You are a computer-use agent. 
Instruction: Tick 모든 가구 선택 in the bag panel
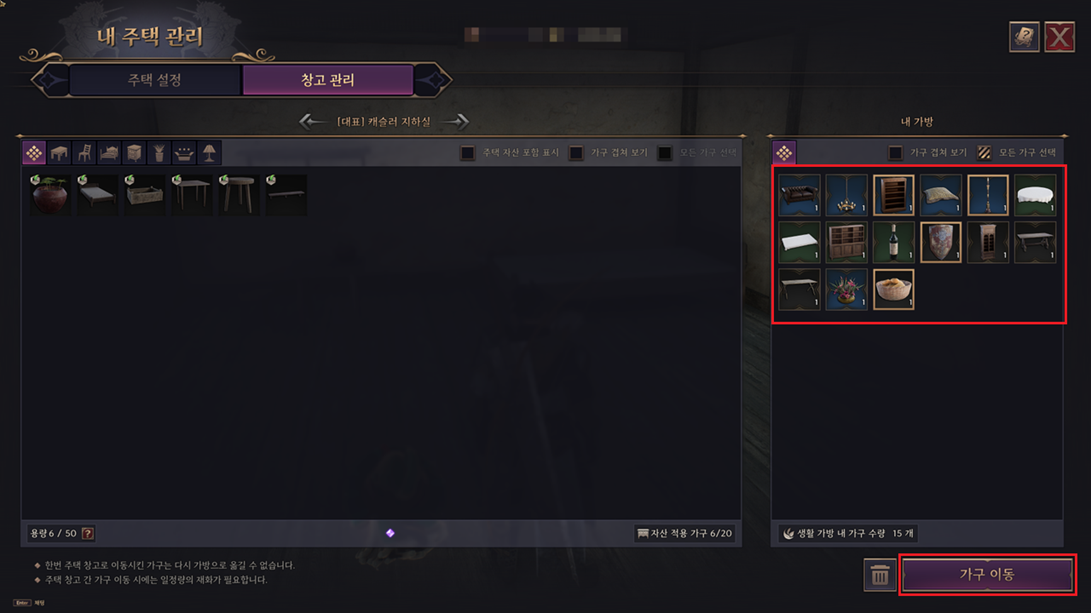tap(985, 153)
